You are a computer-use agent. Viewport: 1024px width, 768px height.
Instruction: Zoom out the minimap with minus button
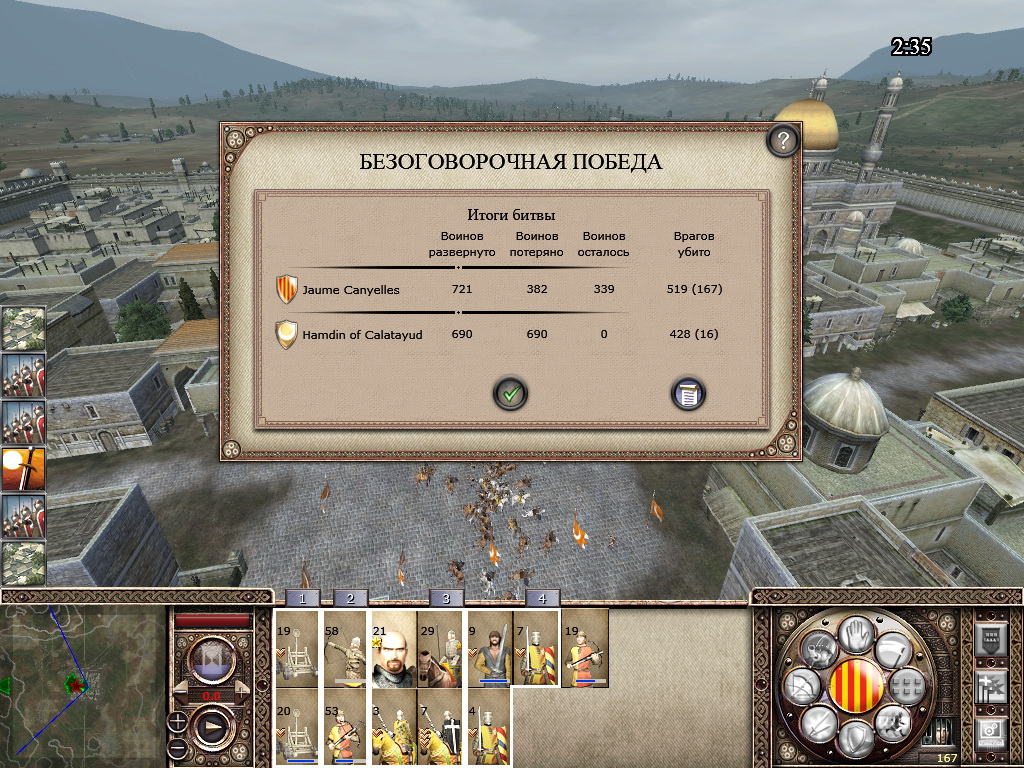click(x=177, y=747)
